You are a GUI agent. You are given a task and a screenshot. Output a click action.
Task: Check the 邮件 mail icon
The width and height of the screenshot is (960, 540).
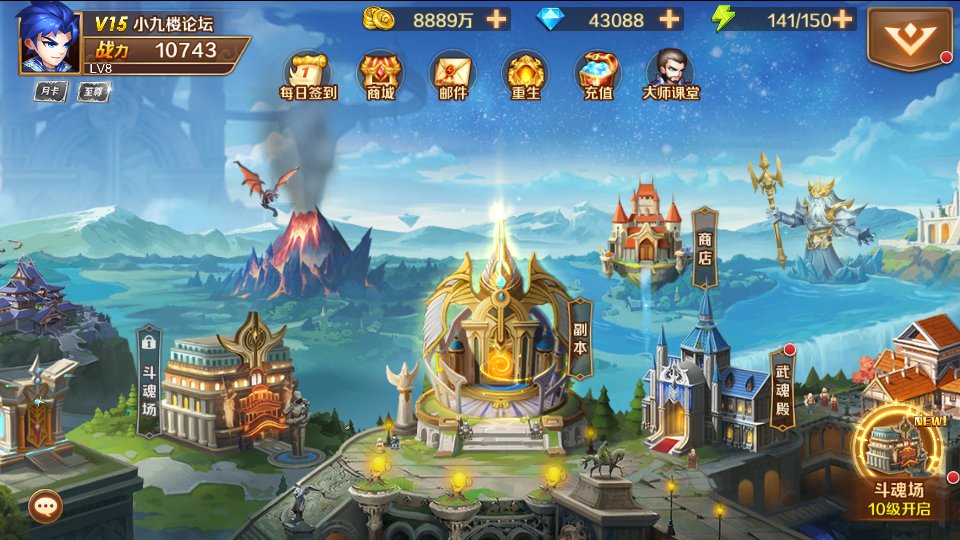click(452, 76)
